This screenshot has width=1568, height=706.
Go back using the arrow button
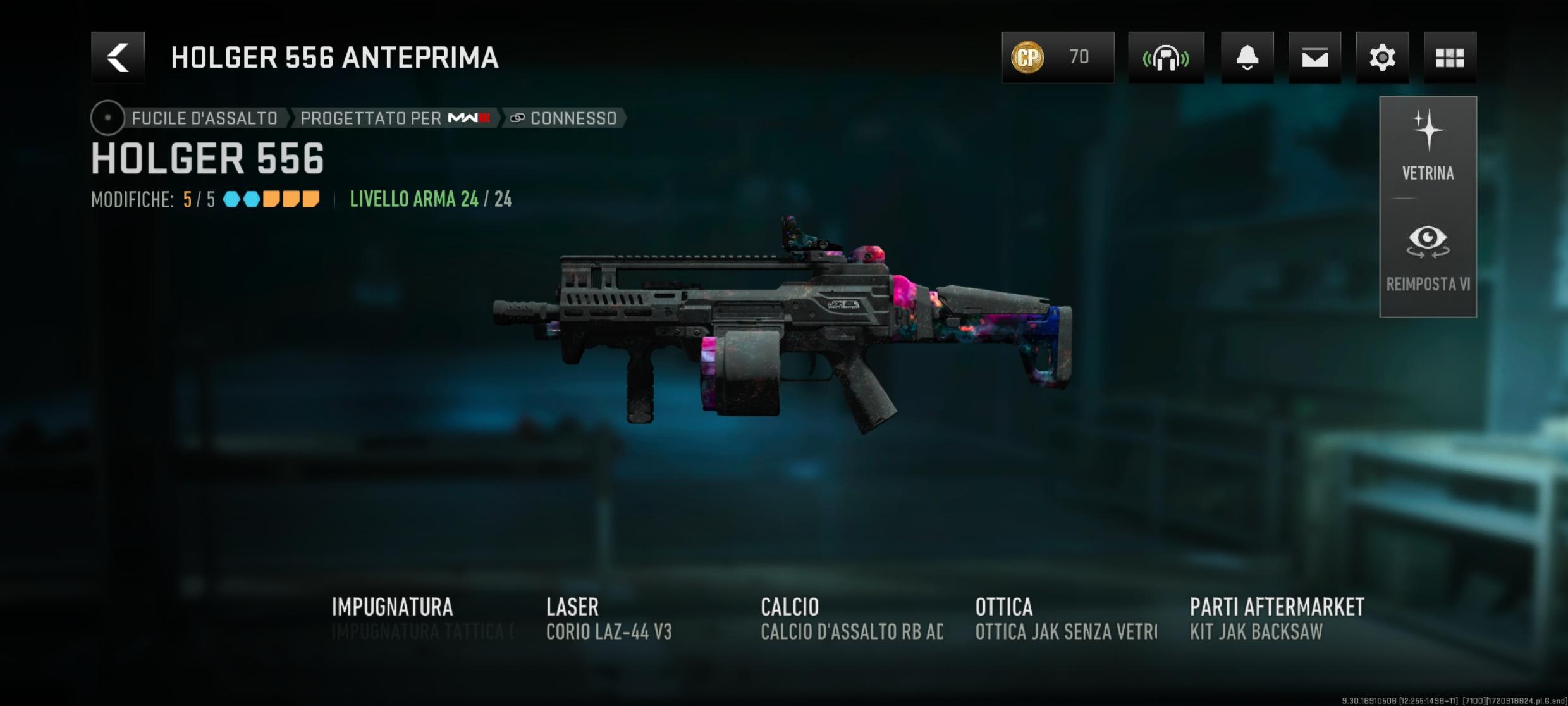[x=118, y=58]
